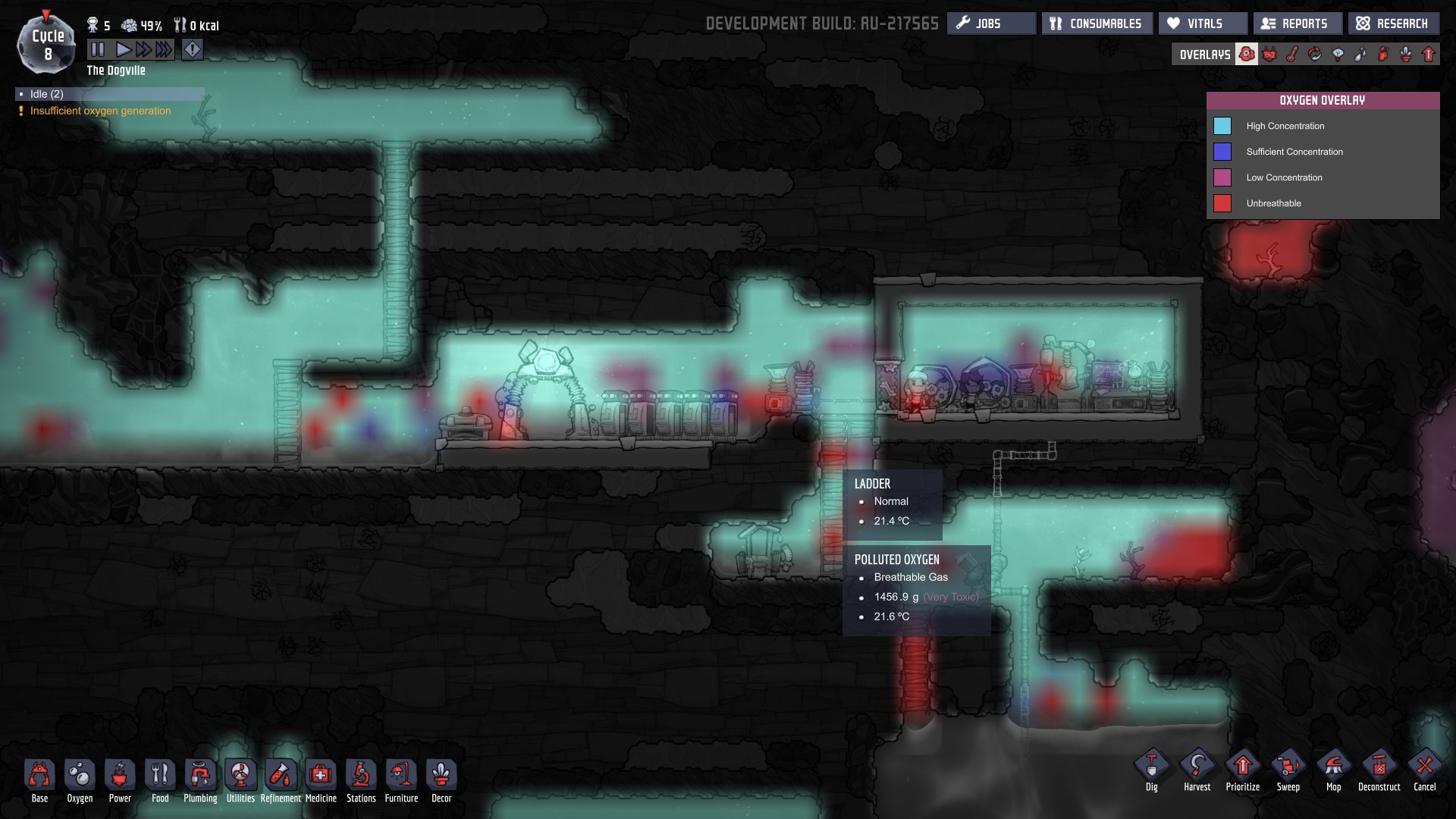Expand the Insufficient oxygen generation alert

pos(99,111)
